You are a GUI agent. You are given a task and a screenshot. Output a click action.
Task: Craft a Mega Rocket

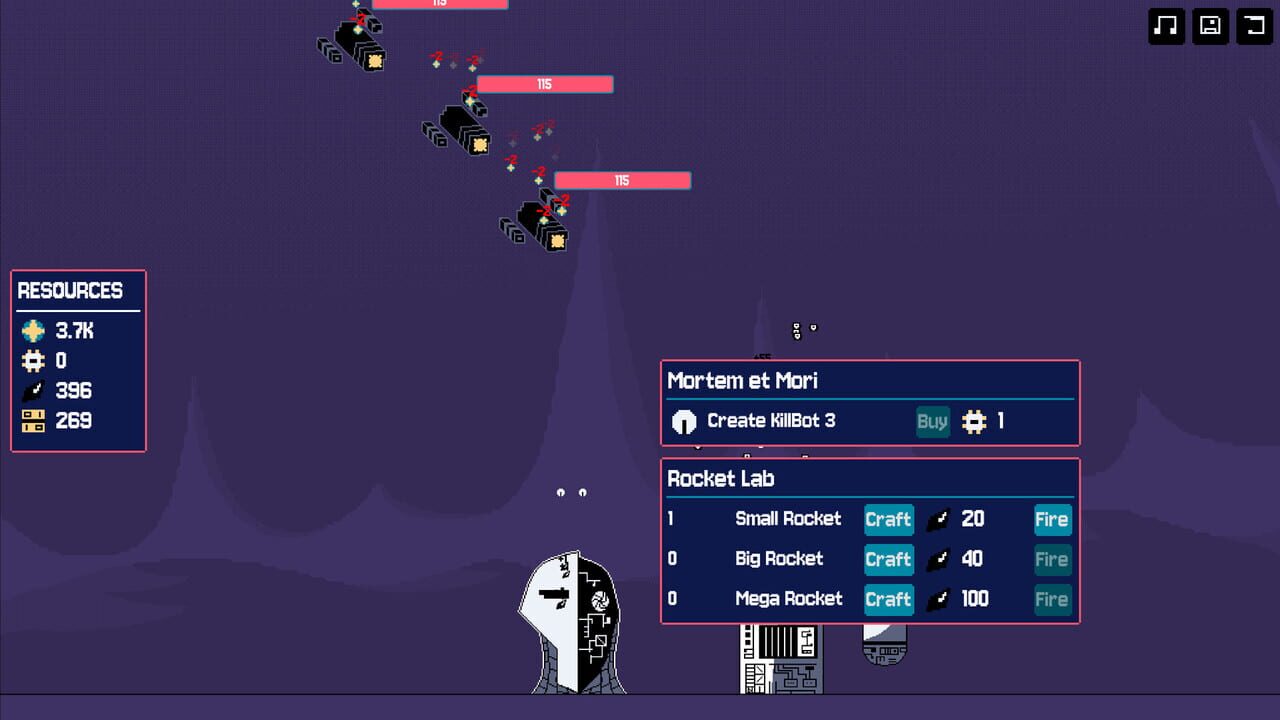[x=888, y=599]
